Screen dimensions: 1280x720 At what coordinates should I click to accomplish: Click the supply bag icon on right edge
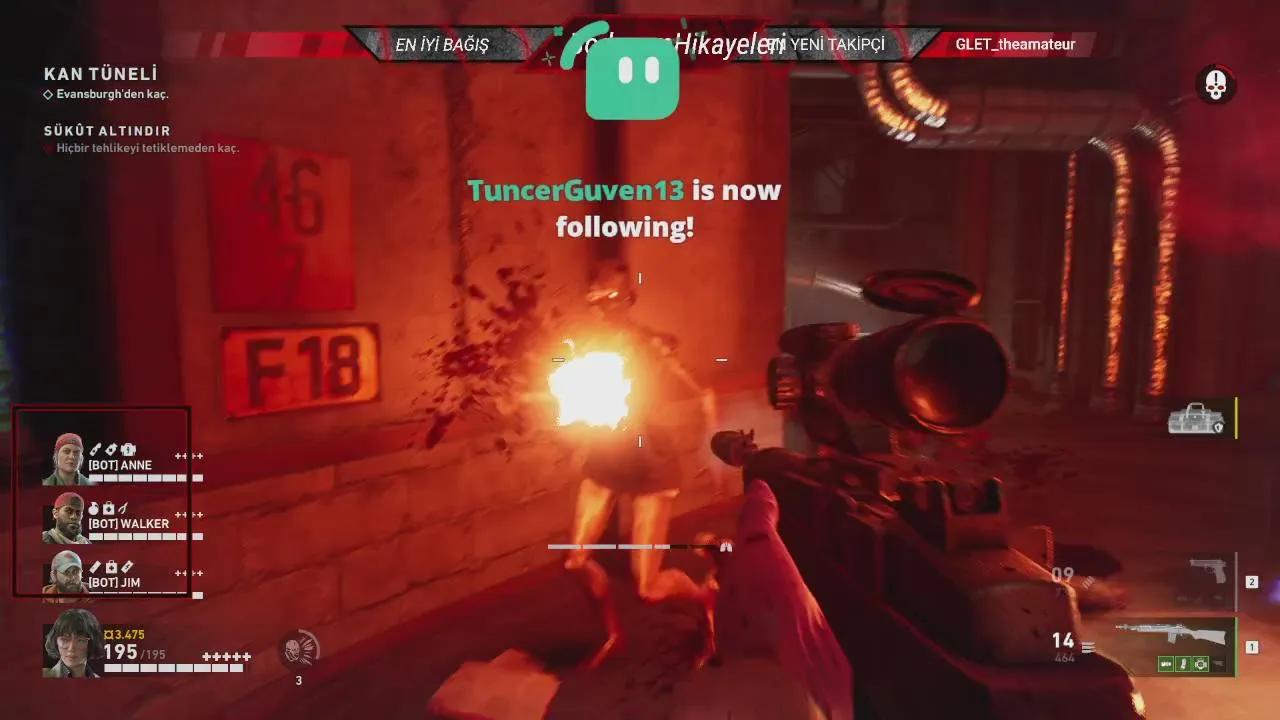tap(1198, 420)
